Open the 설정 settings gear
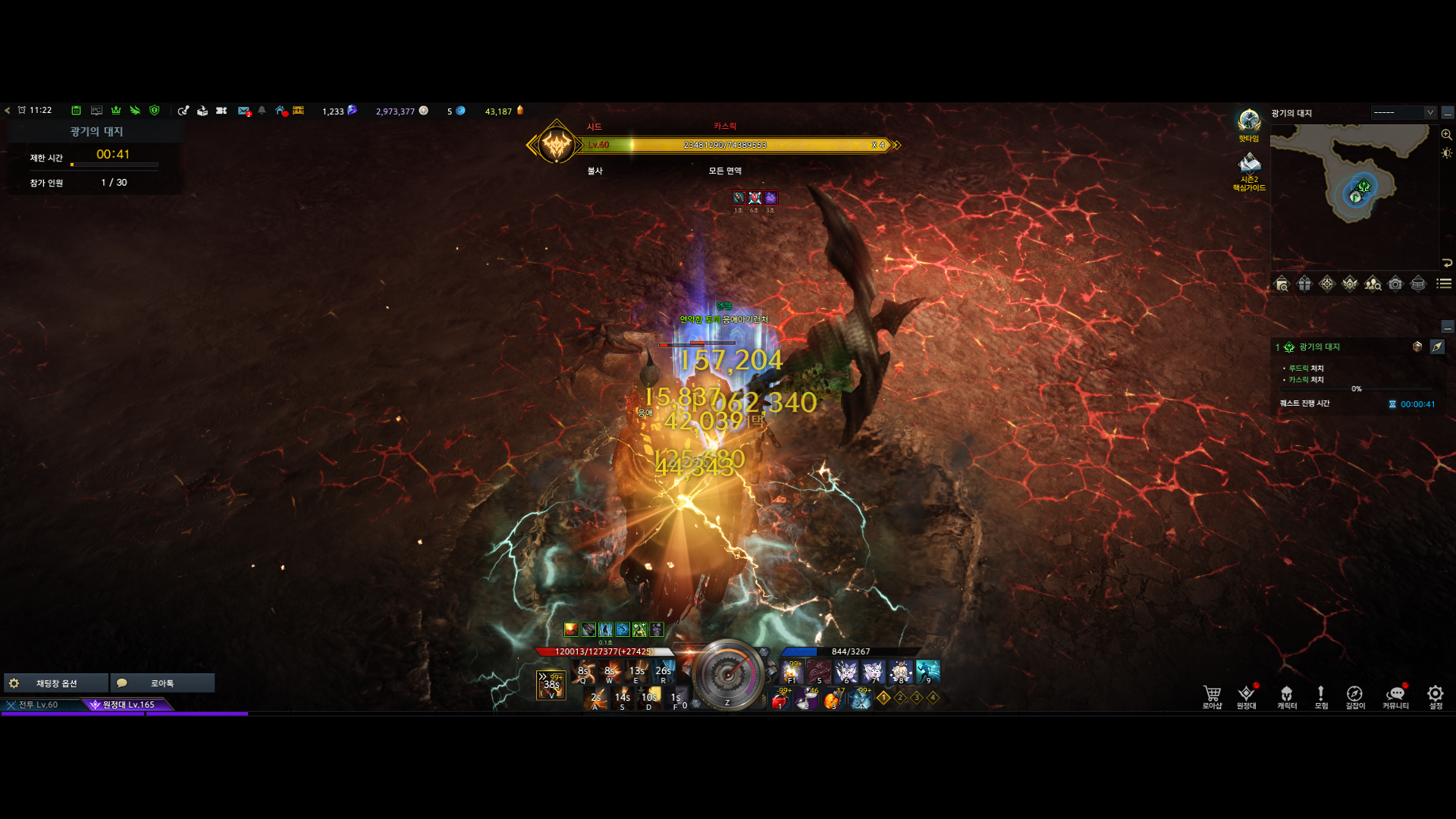1456x819 pixels. click(1435, 696)
